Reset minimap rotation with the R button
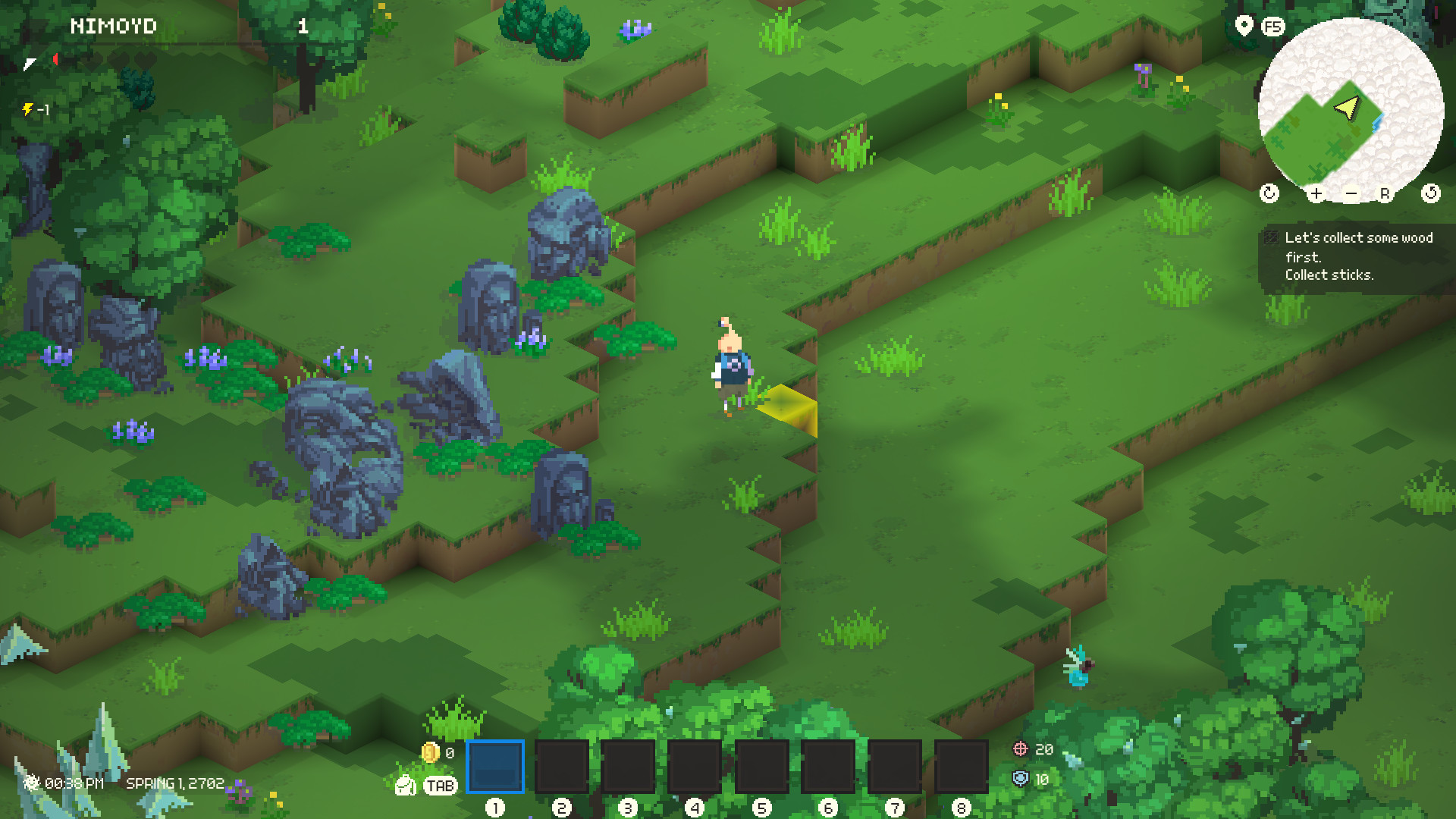Screen dimensions: 1456x819 click(x=1386, y=193)
